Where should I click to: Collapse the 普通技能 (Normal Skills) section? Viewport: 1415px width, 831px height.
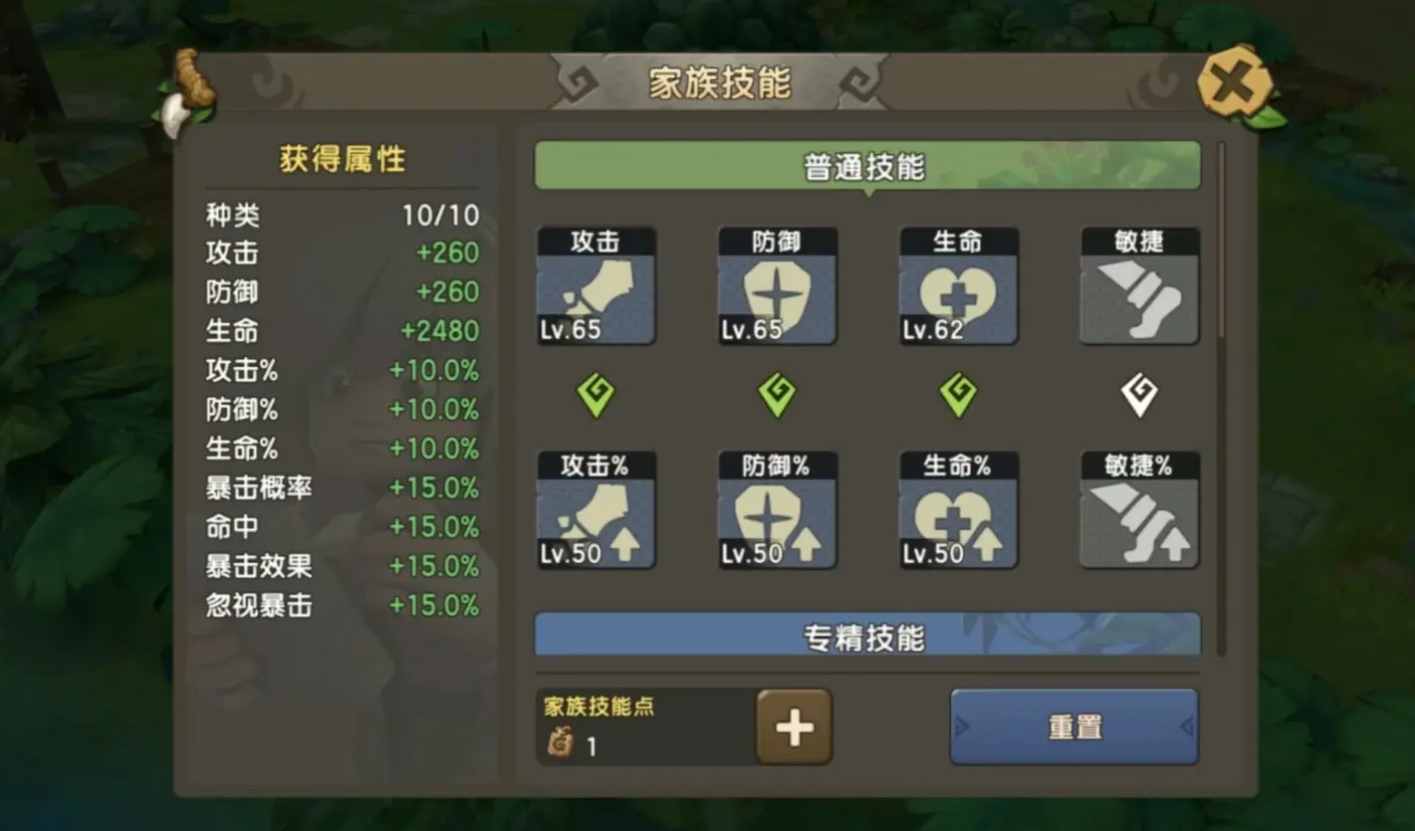tap(867, 165)
